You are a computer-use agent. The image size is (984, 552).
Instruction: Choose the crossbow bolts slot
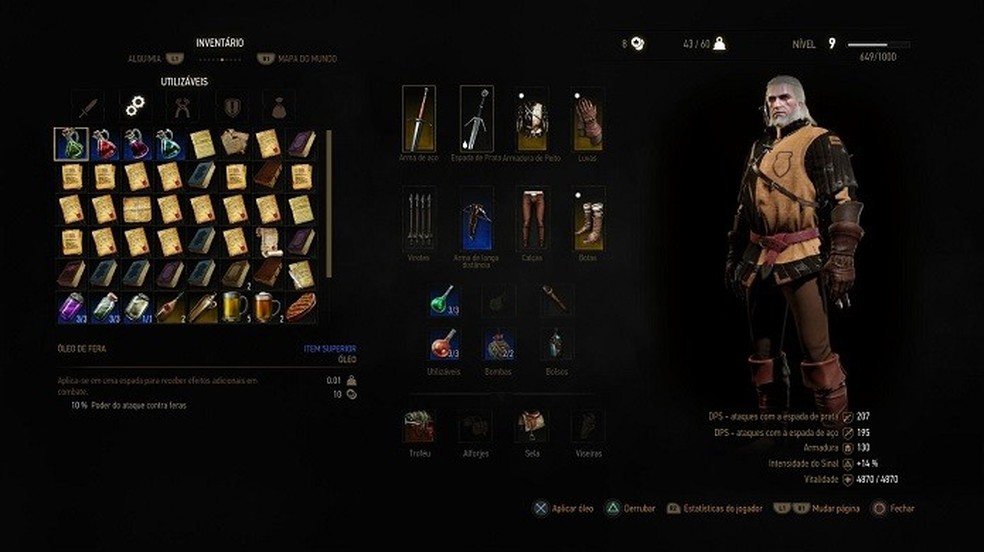(418, 218)
